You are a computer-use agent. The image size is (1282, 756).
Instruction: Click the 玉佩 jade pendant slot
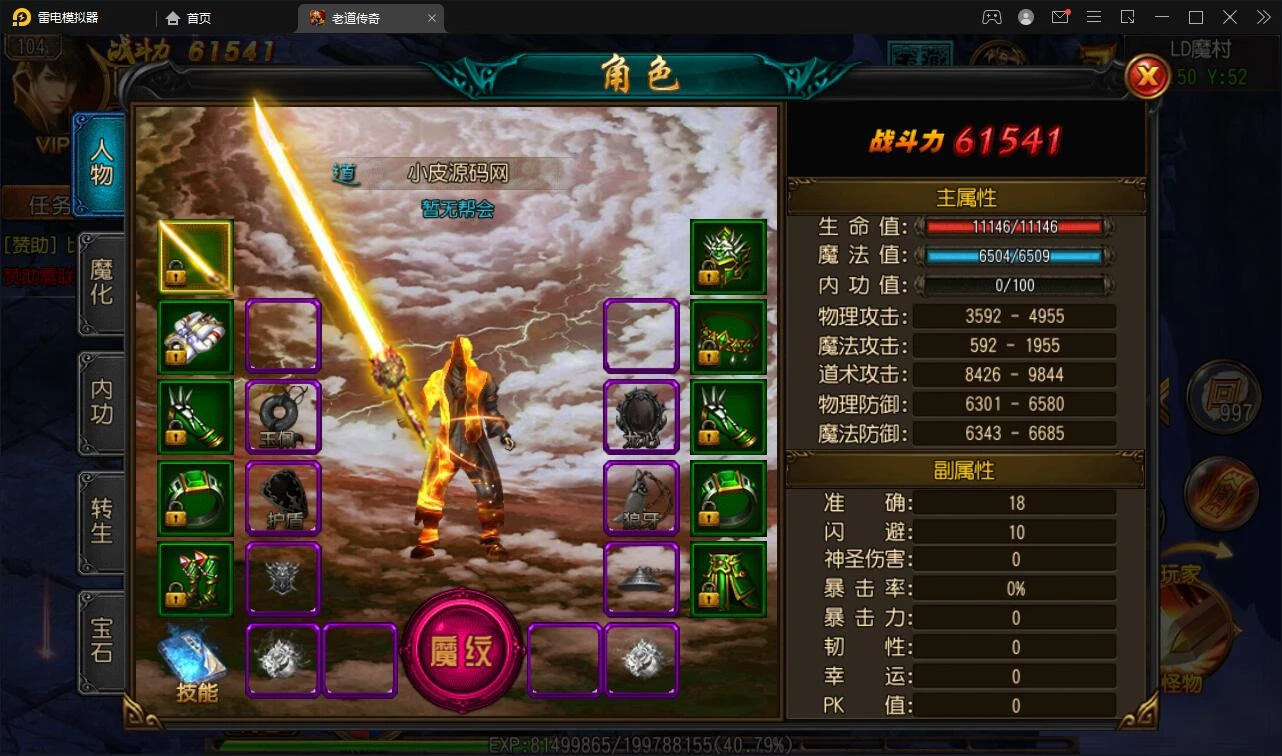283,416
